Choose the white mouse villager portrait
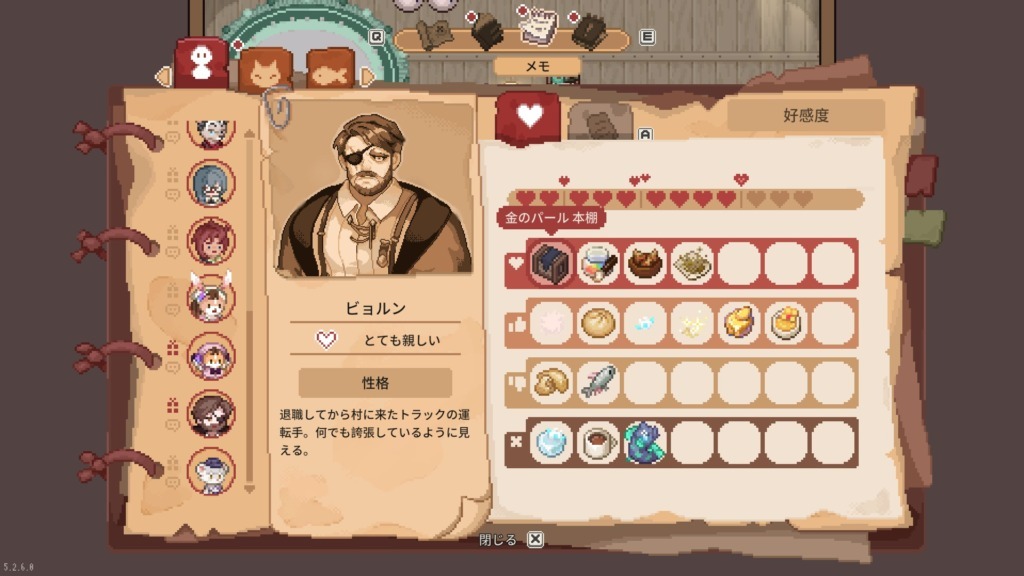 point(211,471)
